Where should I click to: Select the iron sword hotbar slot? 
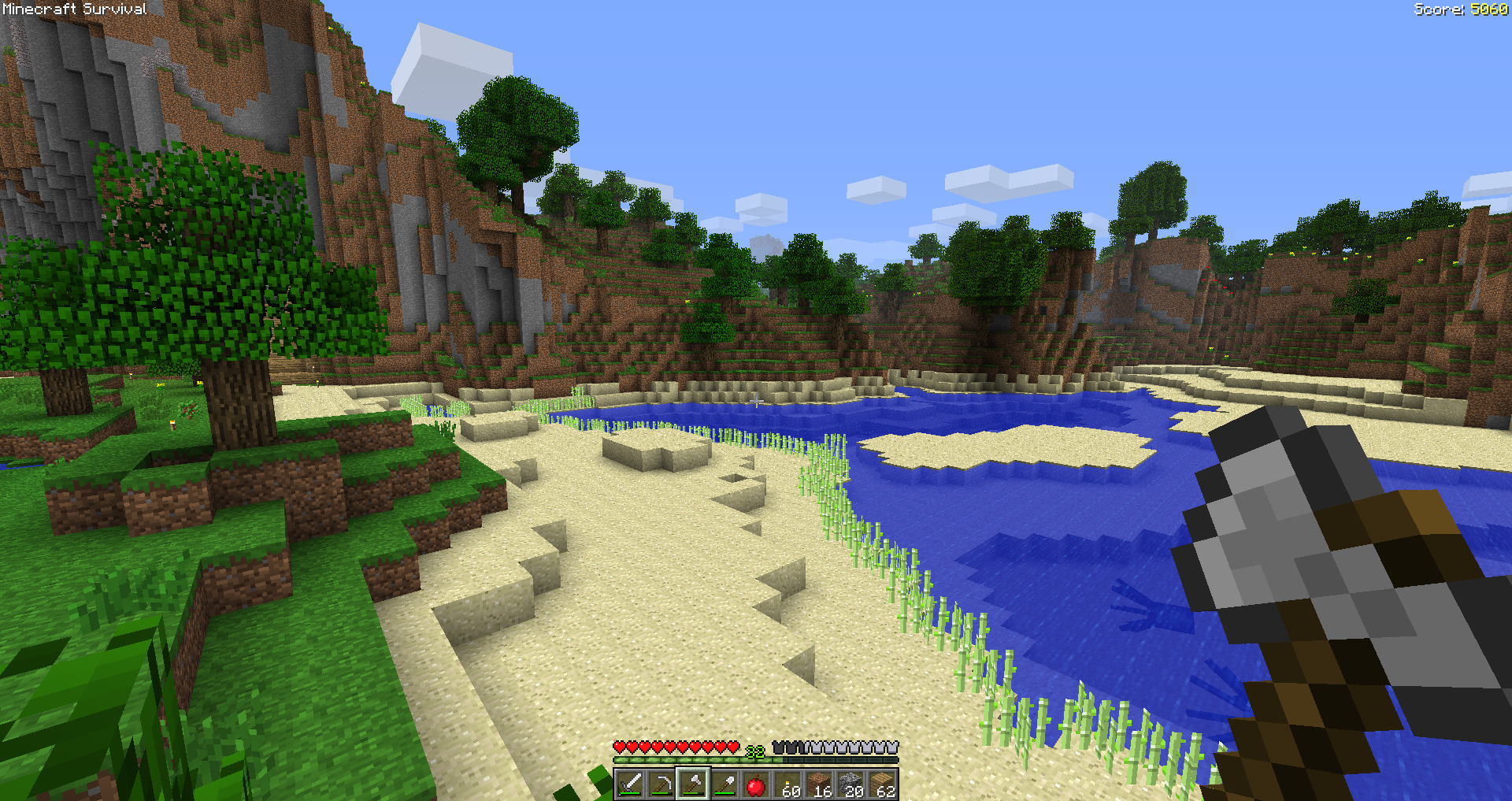(x=630, y=784)
